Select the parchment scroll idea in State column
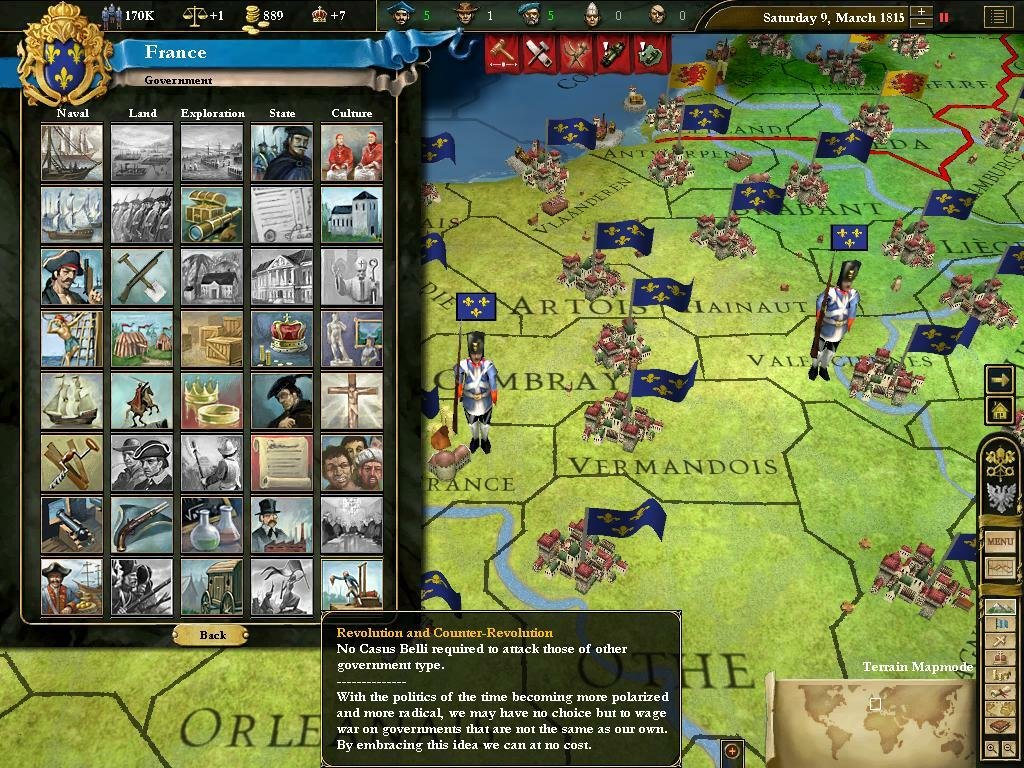Viewport: 1024px width, 768px height. point(282,462)
